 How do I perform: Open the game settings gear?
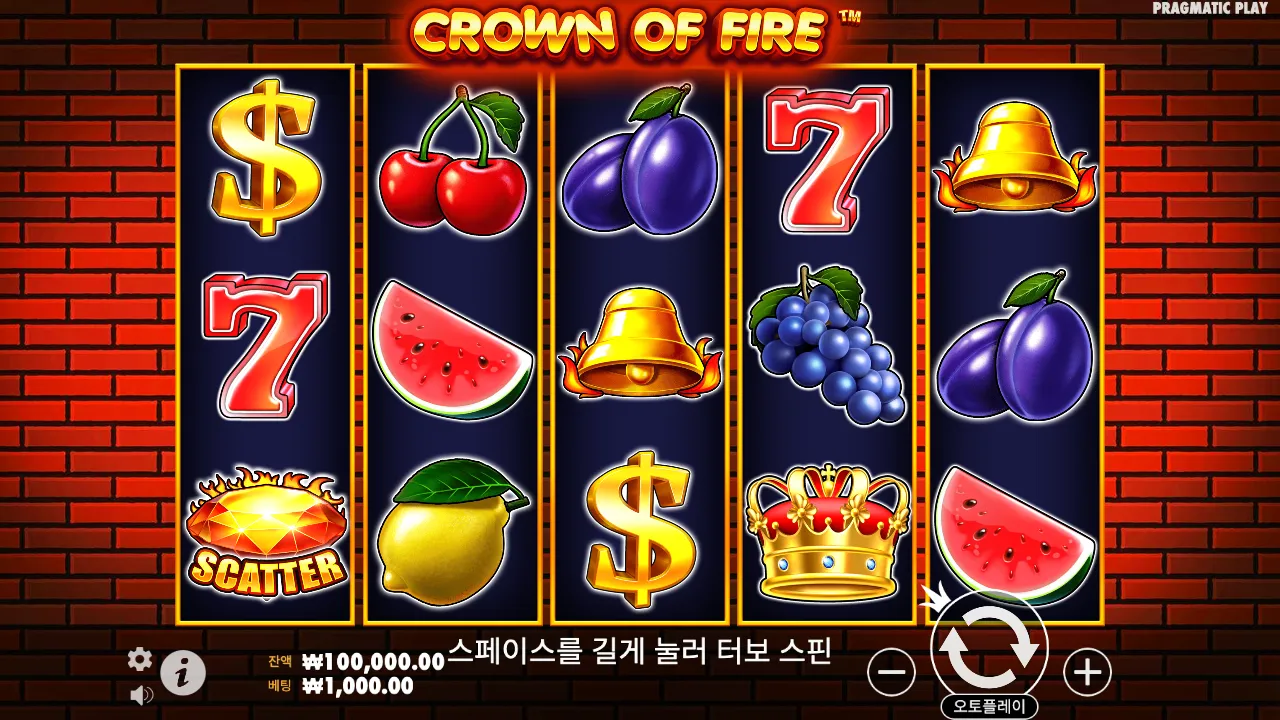pos(138,661)
